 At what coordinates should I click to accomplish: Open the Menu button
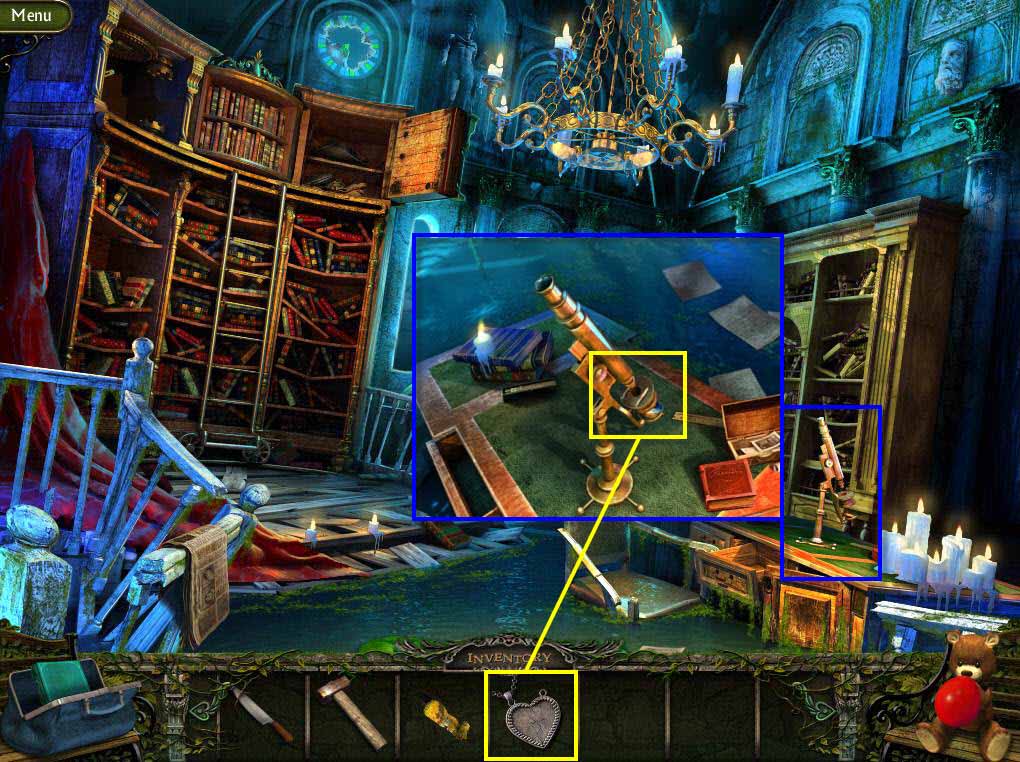click(32, 15)
